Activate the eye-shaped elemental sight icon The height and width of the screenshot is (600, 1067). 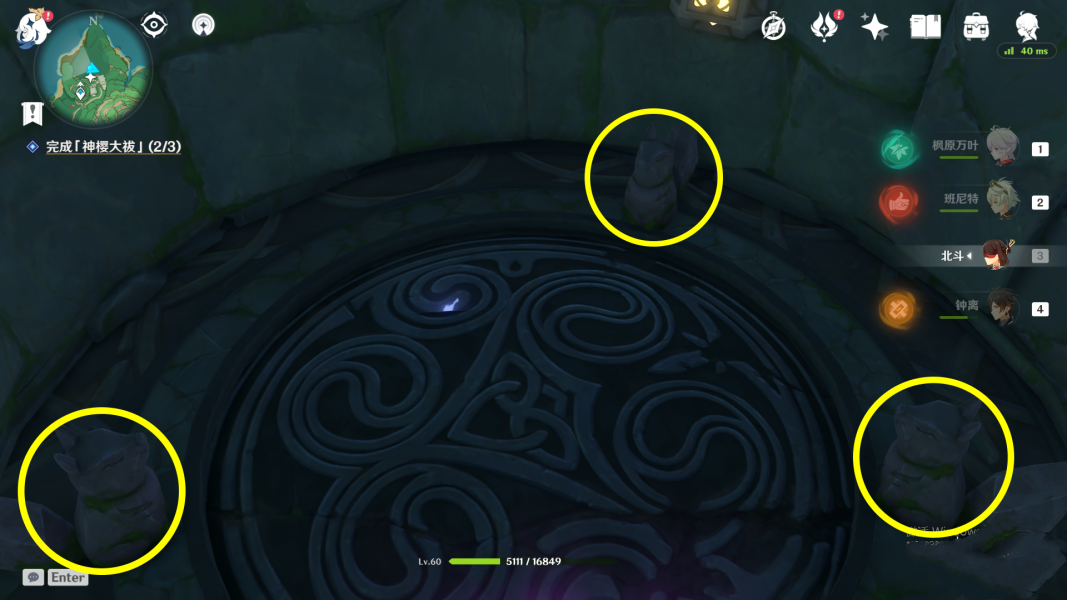154,24
